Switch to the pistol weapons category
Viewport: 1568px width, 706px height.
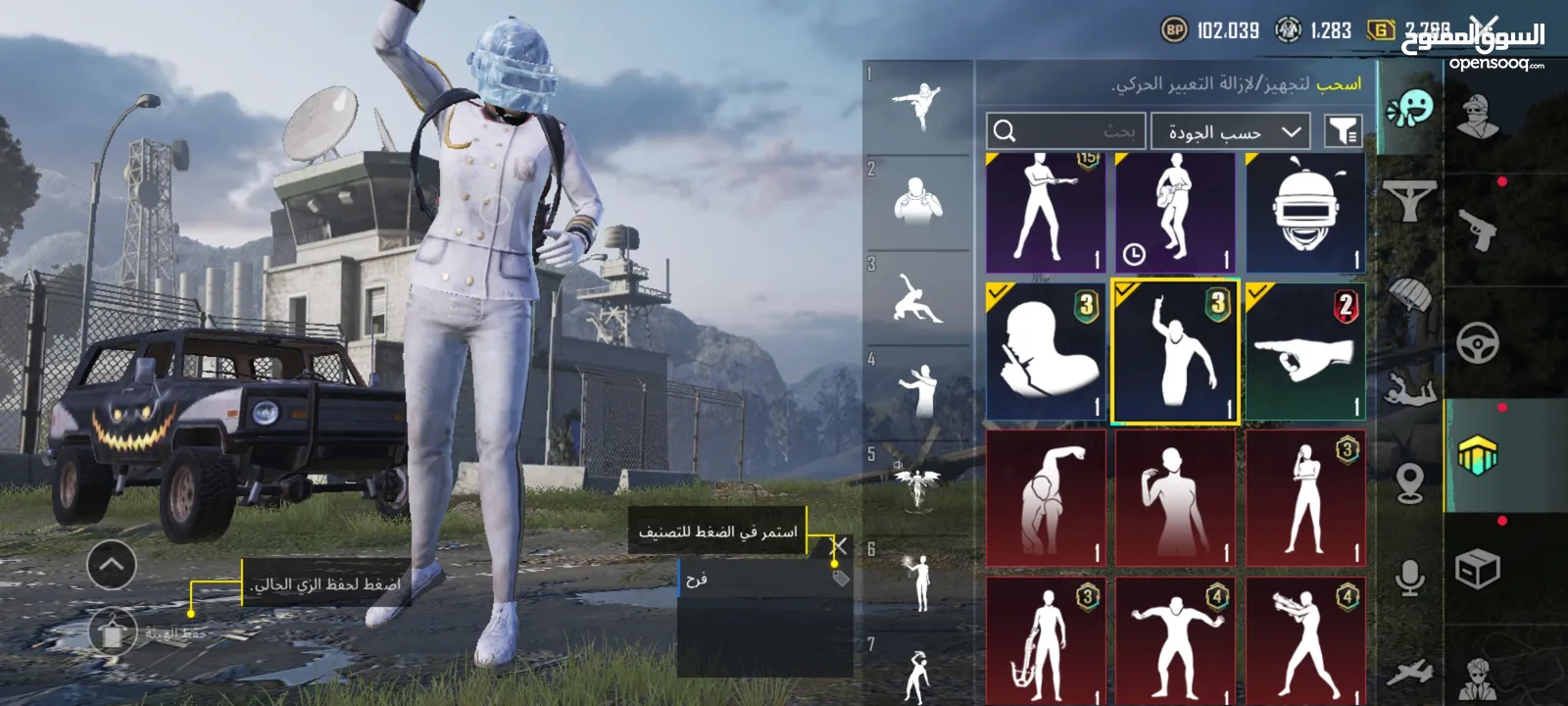pos(1478,228)
